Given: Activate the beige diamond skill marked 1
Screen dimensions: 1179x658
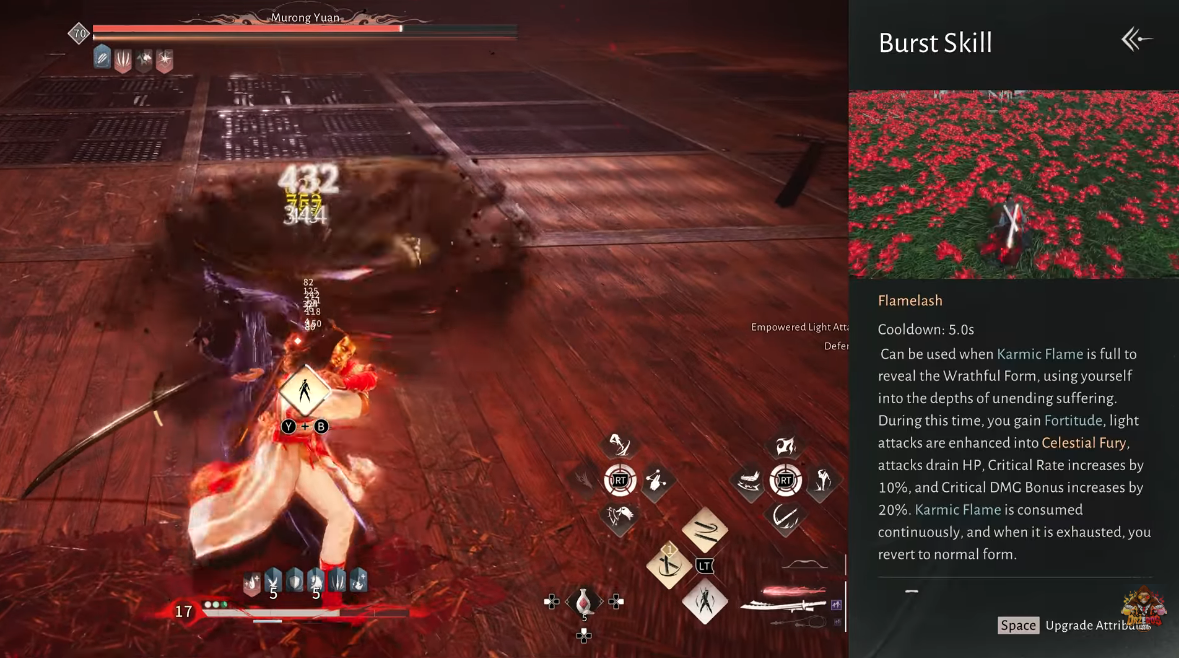Looking at the screenshot, I should 667,565.
